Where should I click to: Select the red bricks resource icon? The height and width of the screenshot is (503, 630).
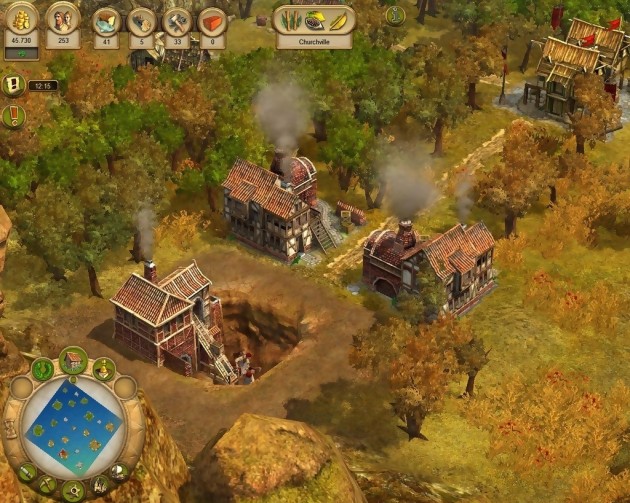click(x=212, y=21)
